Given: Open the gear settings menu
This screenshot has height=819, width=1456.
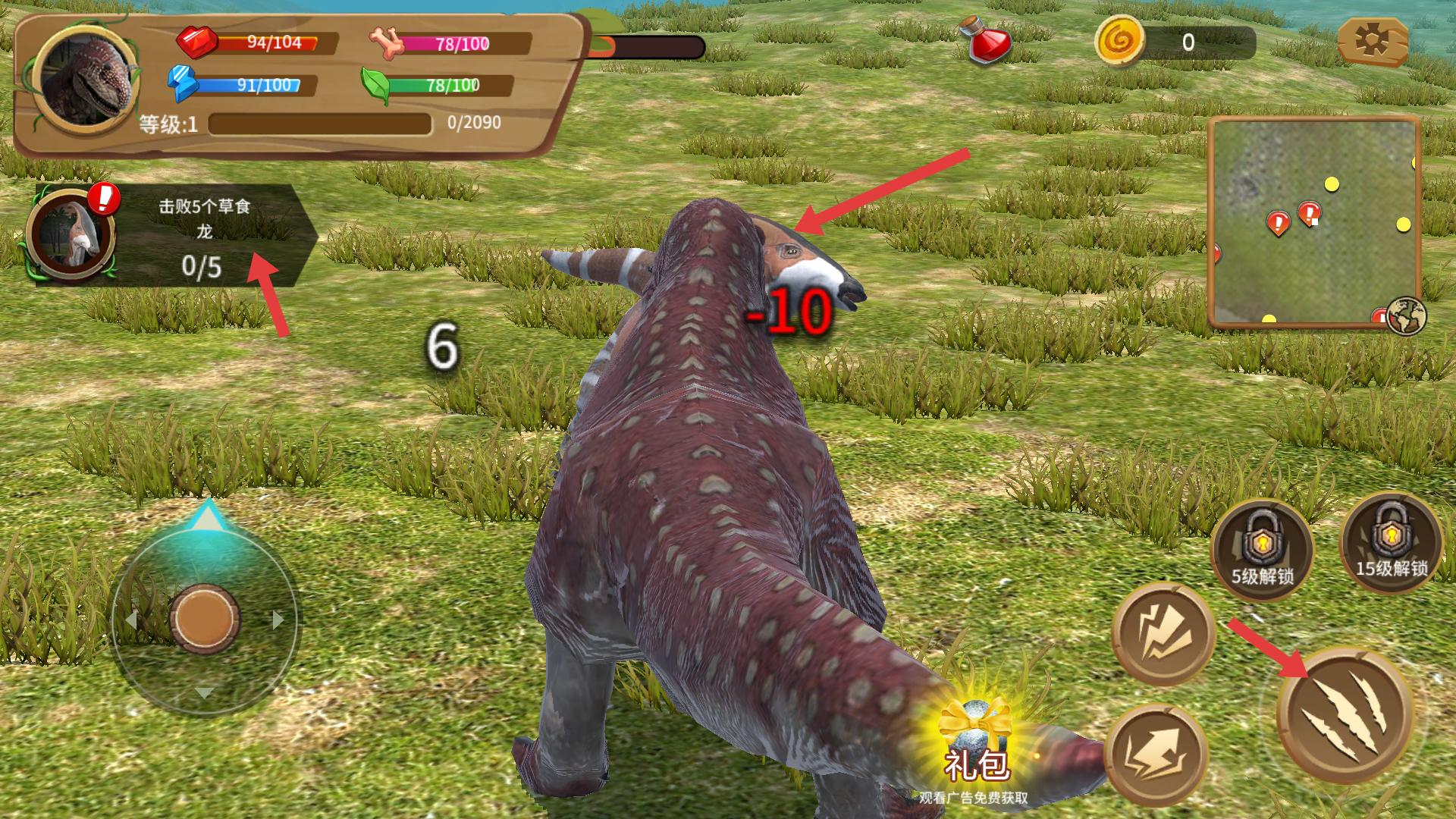Looking at the screenshot, I should tap(1373, 40).
